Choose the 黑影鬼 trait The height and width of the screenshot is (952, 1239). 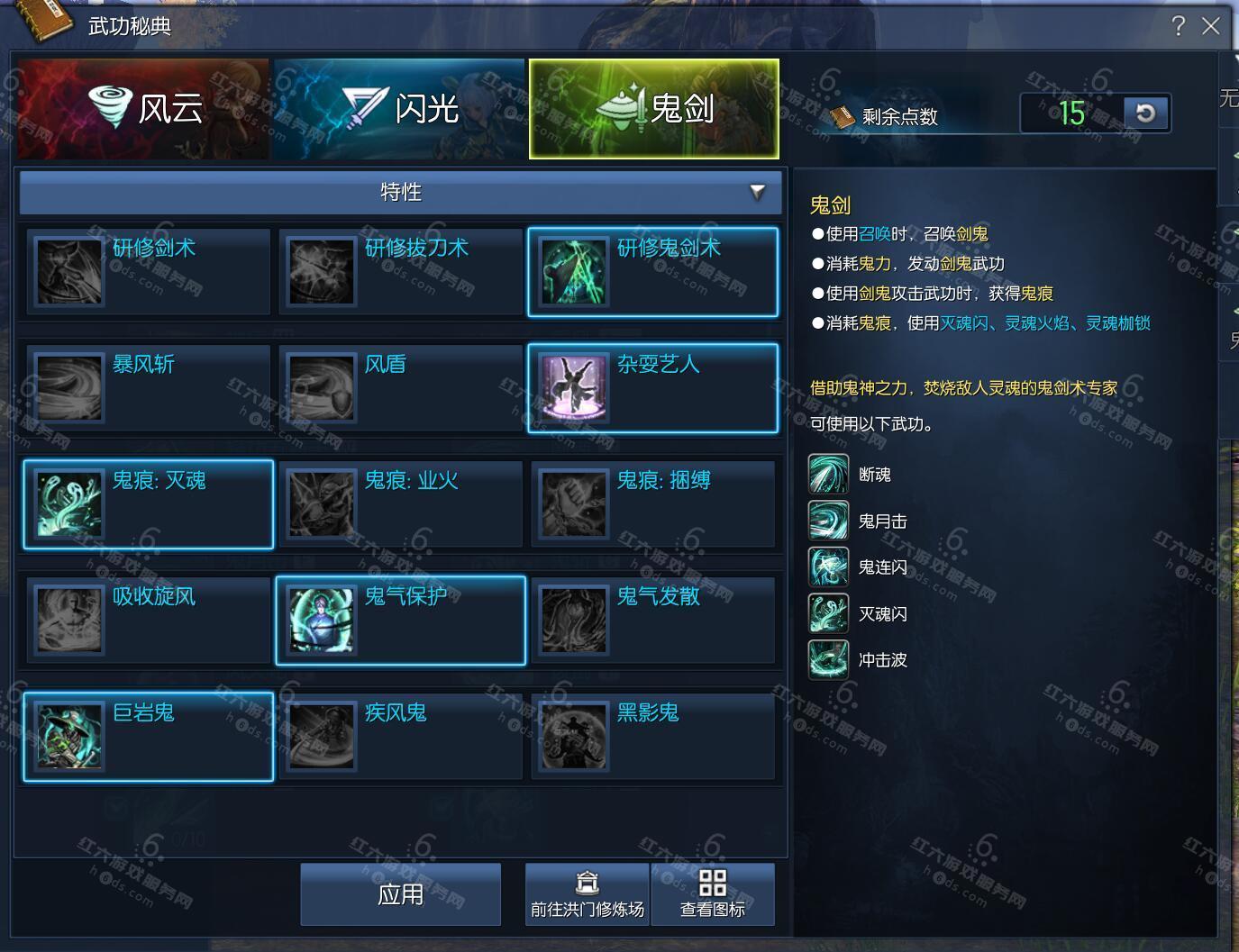click(653, 736)
